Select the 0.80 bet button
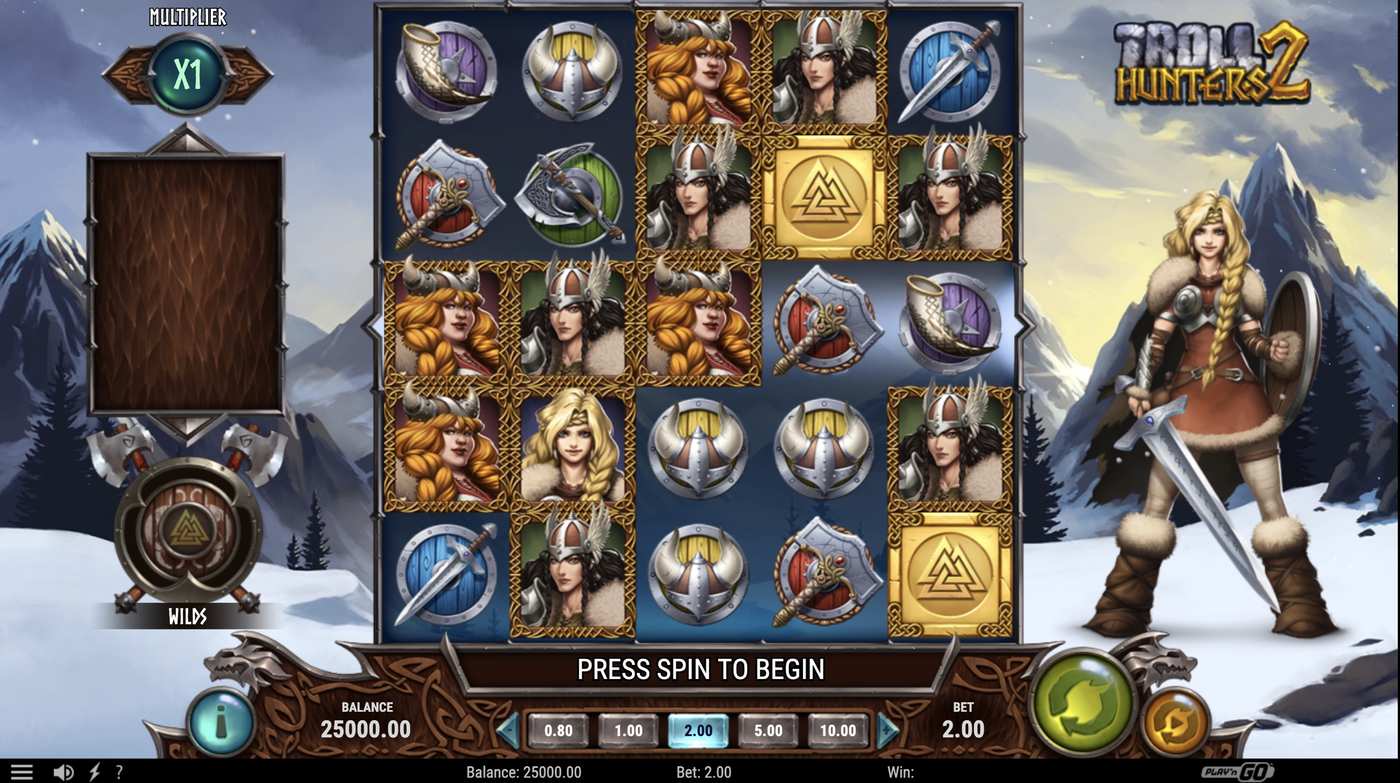The height and width of the screenshot is (783, 1400). [557, 730]
